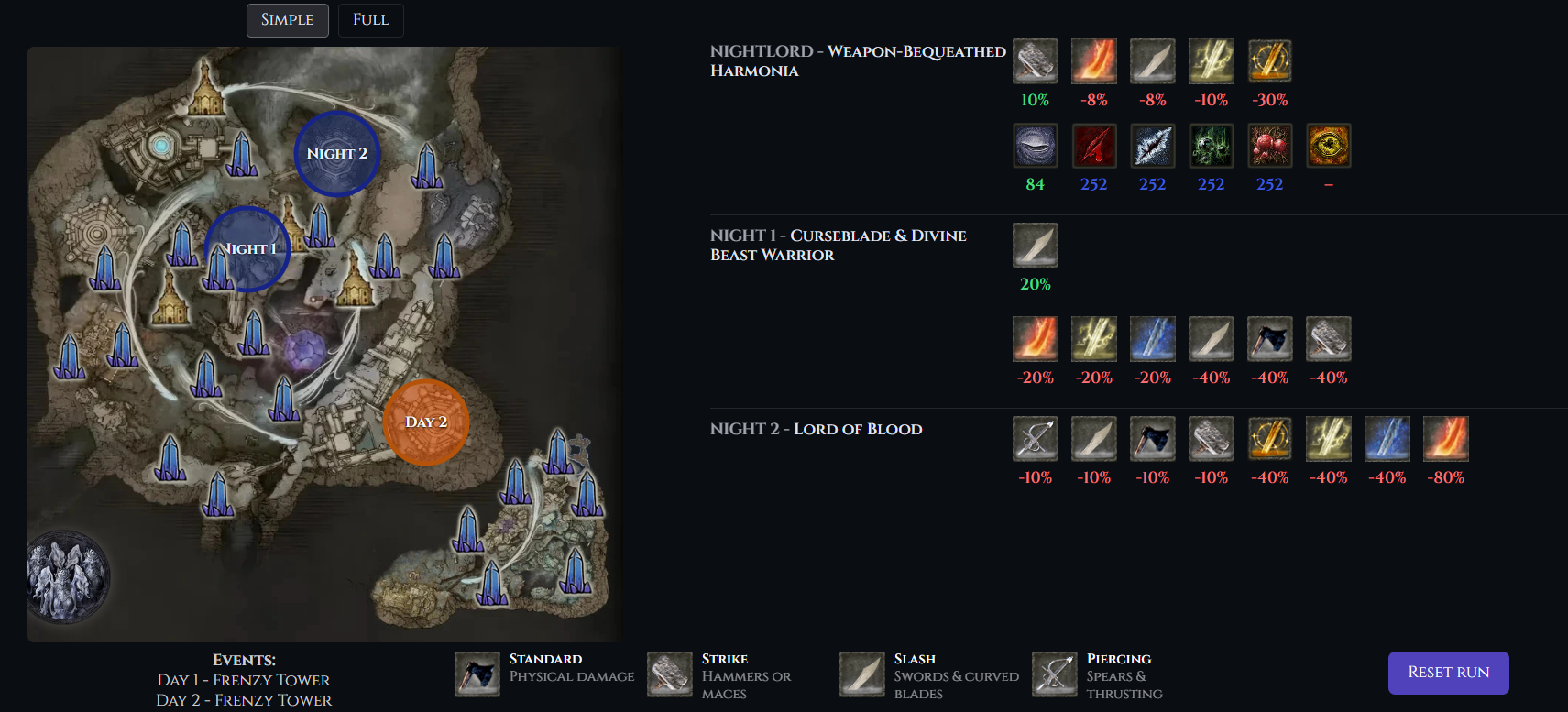Switch to the Simple view tab
Screen dimensions: 1568x712
pos(287,20)
